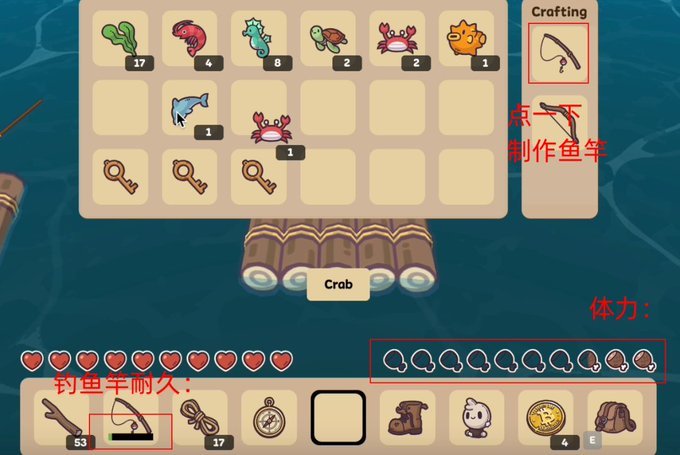Open the backpack icon
The height and width of the screenshot is (455, 680).
point(614,417)
